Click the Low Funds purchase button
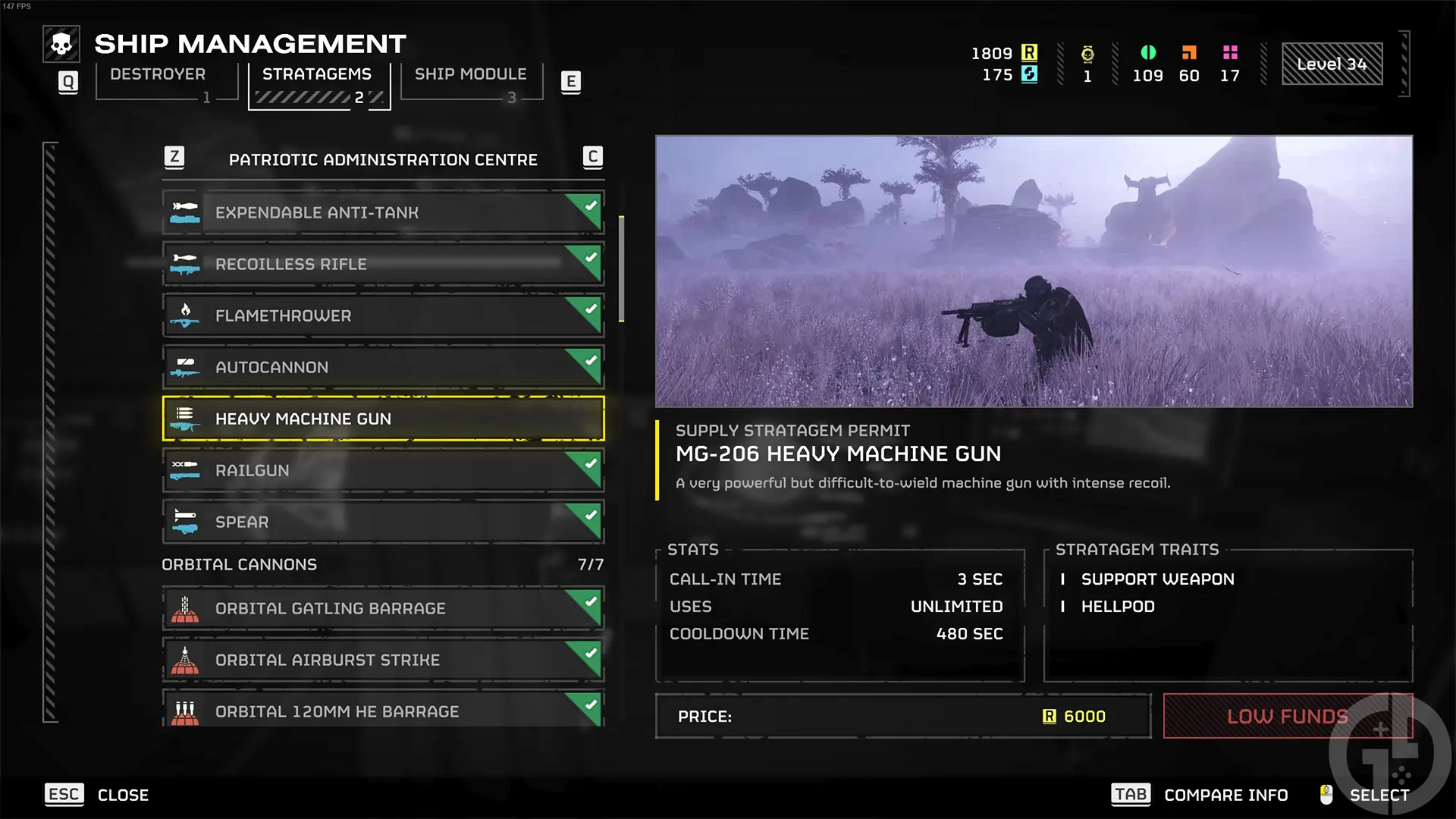1456x819 pixels. 1288,716
